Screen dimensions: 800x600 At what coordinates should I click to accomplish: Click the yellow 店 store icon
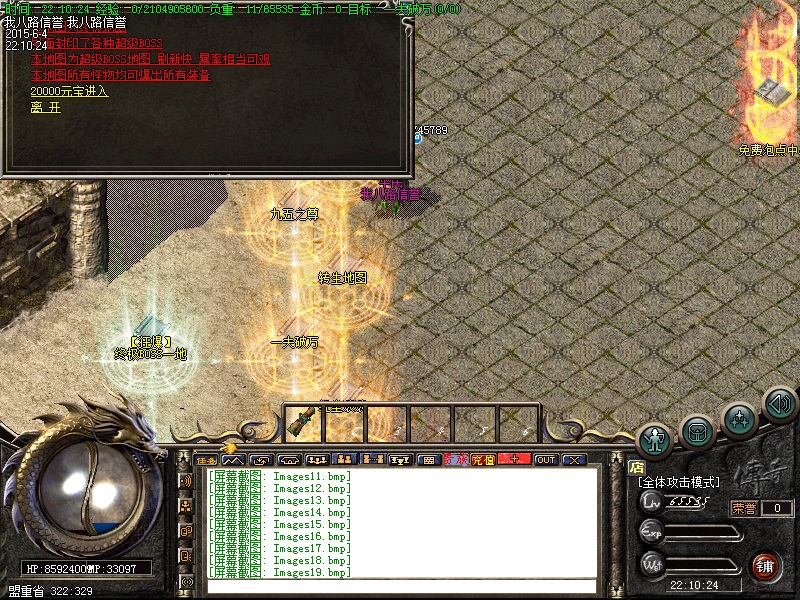point(636,467)
